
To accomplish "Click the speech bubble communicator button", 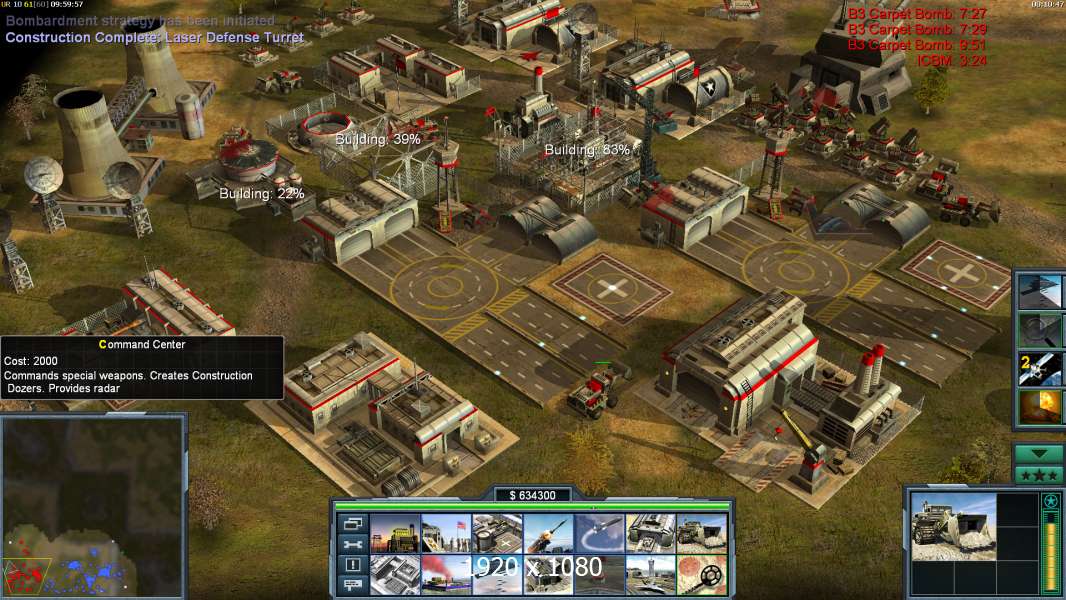I will (351, 586).
